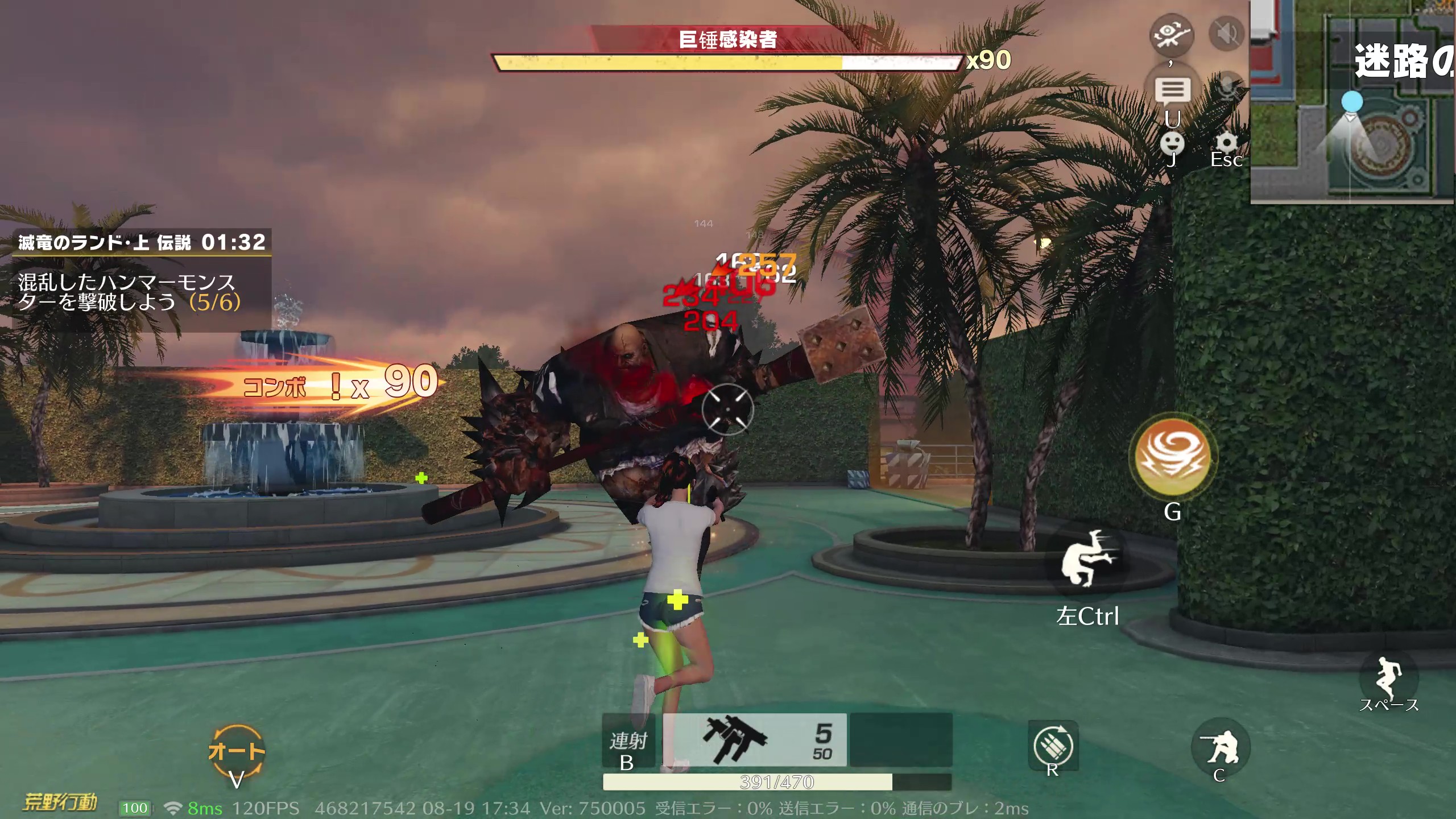Toggle the eye visibility icon

click(1171, 34)
